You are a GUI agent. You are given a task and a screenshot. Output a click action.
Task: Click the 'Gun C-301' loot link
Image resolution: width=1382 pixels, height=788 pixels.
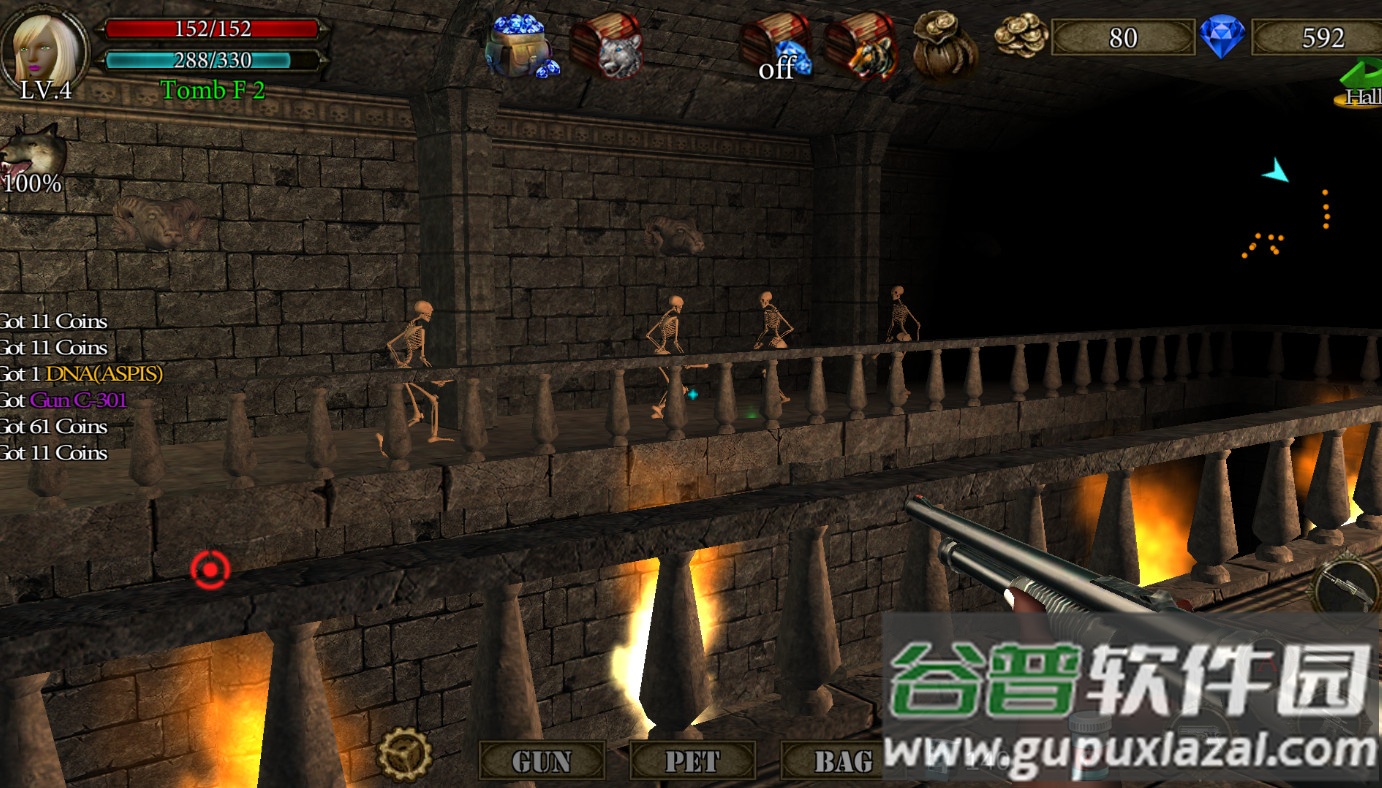(x=77, y=399)
